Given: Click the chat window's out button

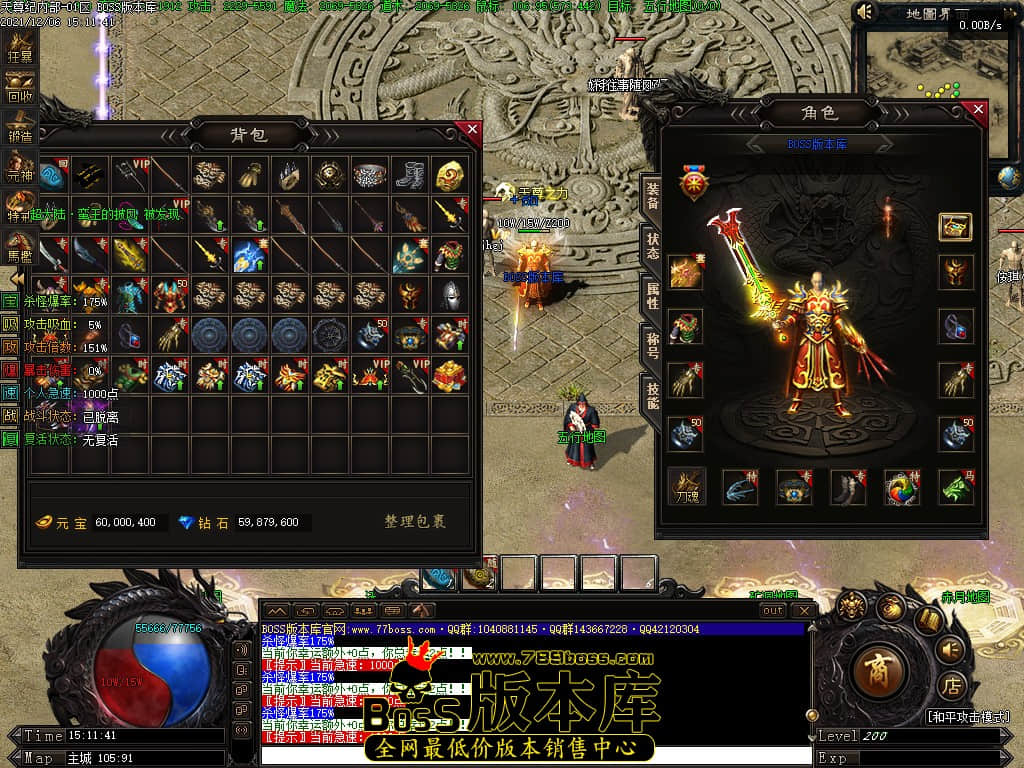Looking at the screenshot, I should tap(772, 610).
